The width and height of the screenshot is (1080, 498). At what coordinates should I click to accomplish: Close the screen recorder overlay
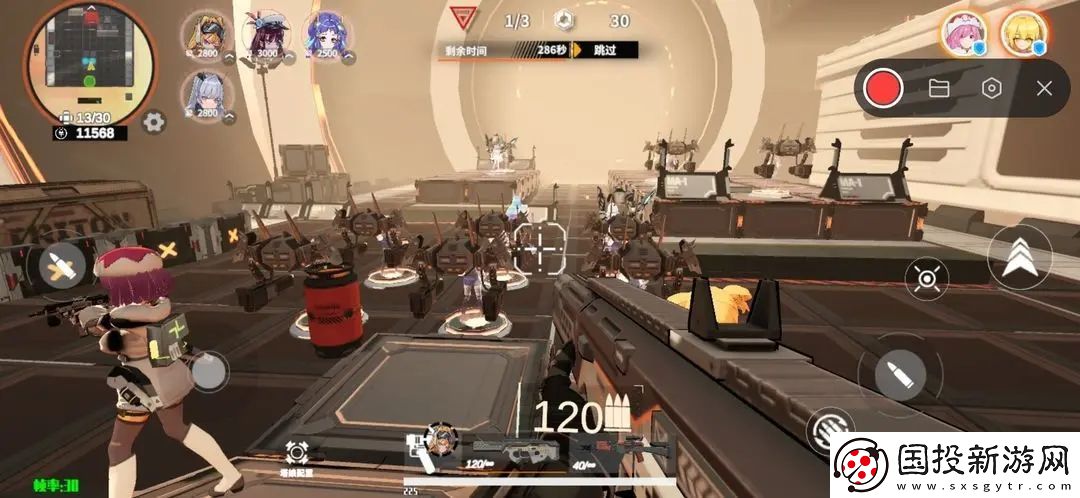1044,88
